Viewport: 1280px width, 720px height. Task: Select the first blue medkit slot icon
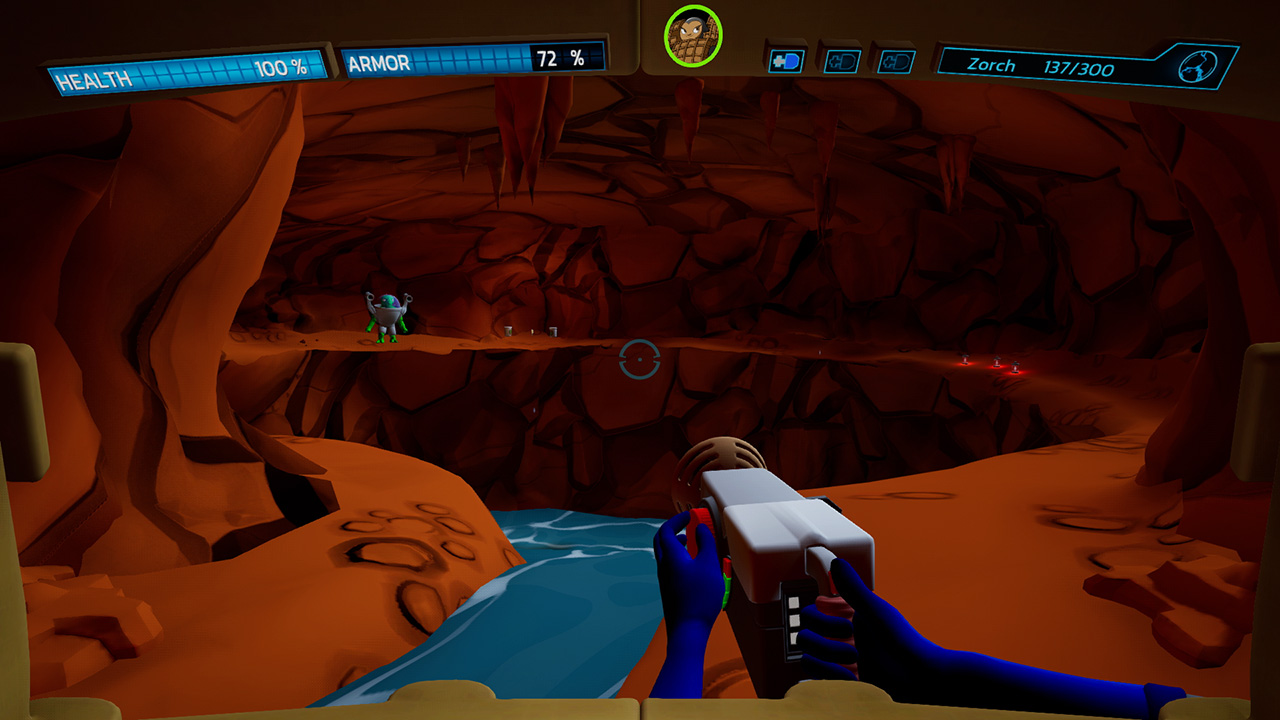coord(785,60)
